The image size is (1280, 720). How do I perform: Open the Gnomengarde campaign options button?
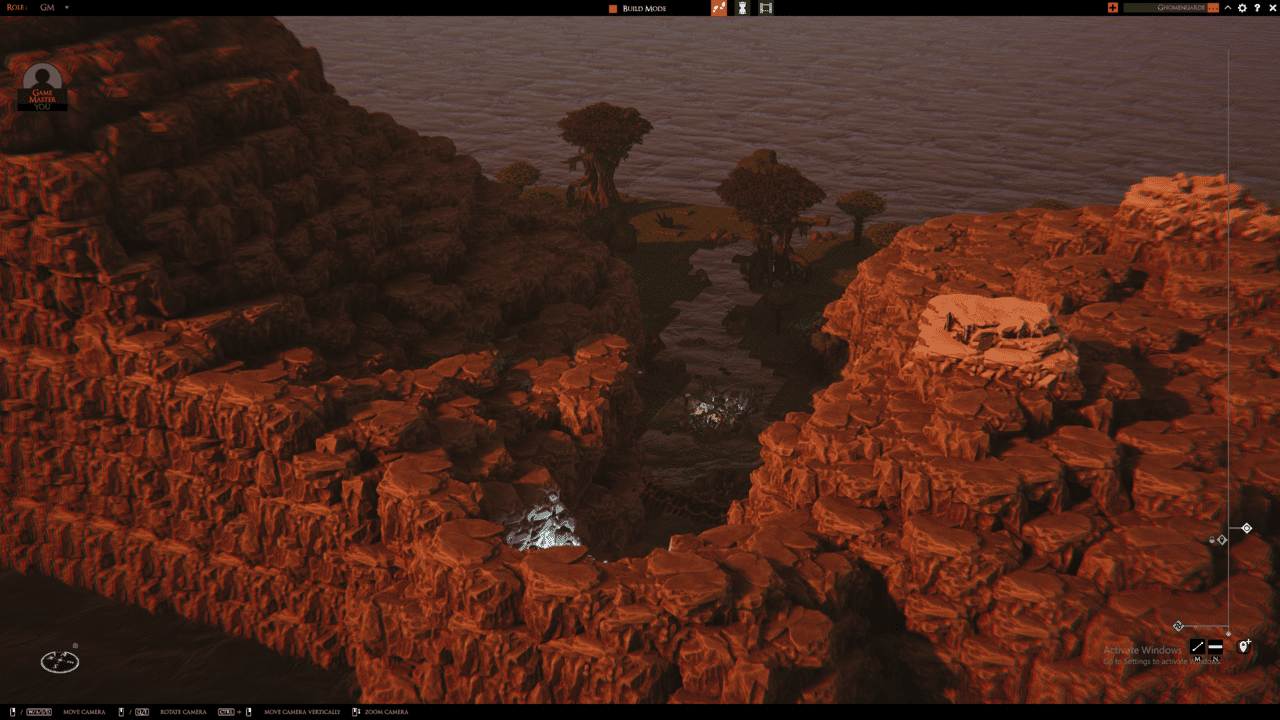[x=1213, y=8]
